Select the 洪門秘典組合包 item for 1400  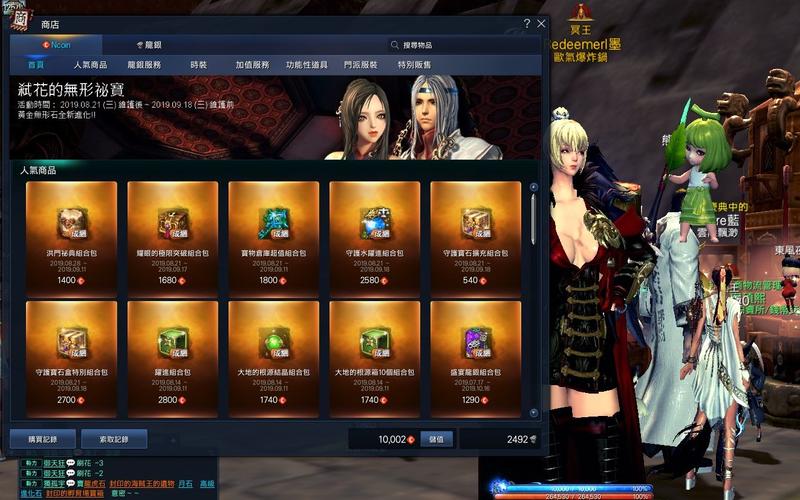pyautogui.click(x=71, y=236)
